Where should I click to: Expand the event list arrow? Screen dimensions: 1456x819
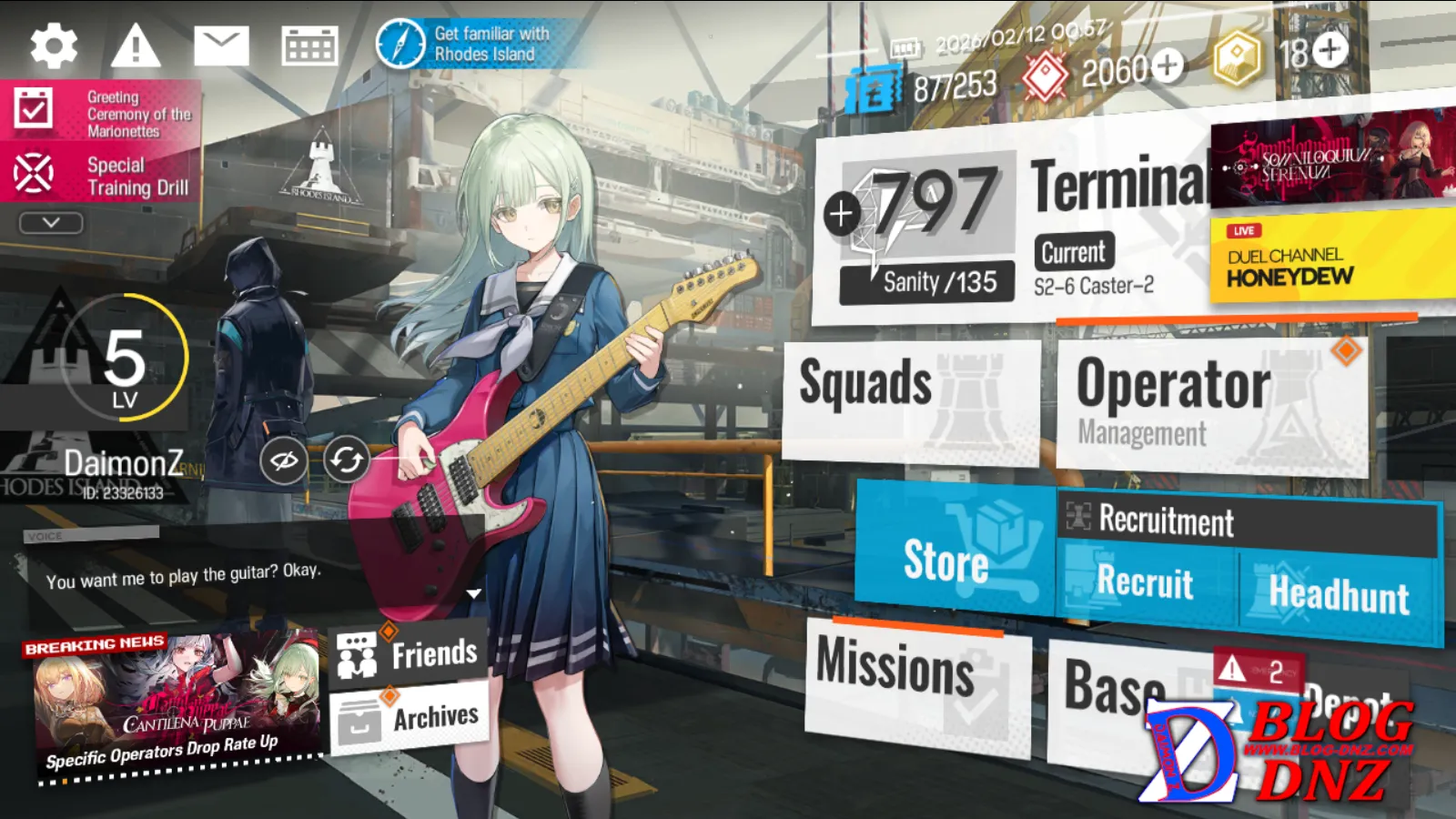tap(51, 223)
